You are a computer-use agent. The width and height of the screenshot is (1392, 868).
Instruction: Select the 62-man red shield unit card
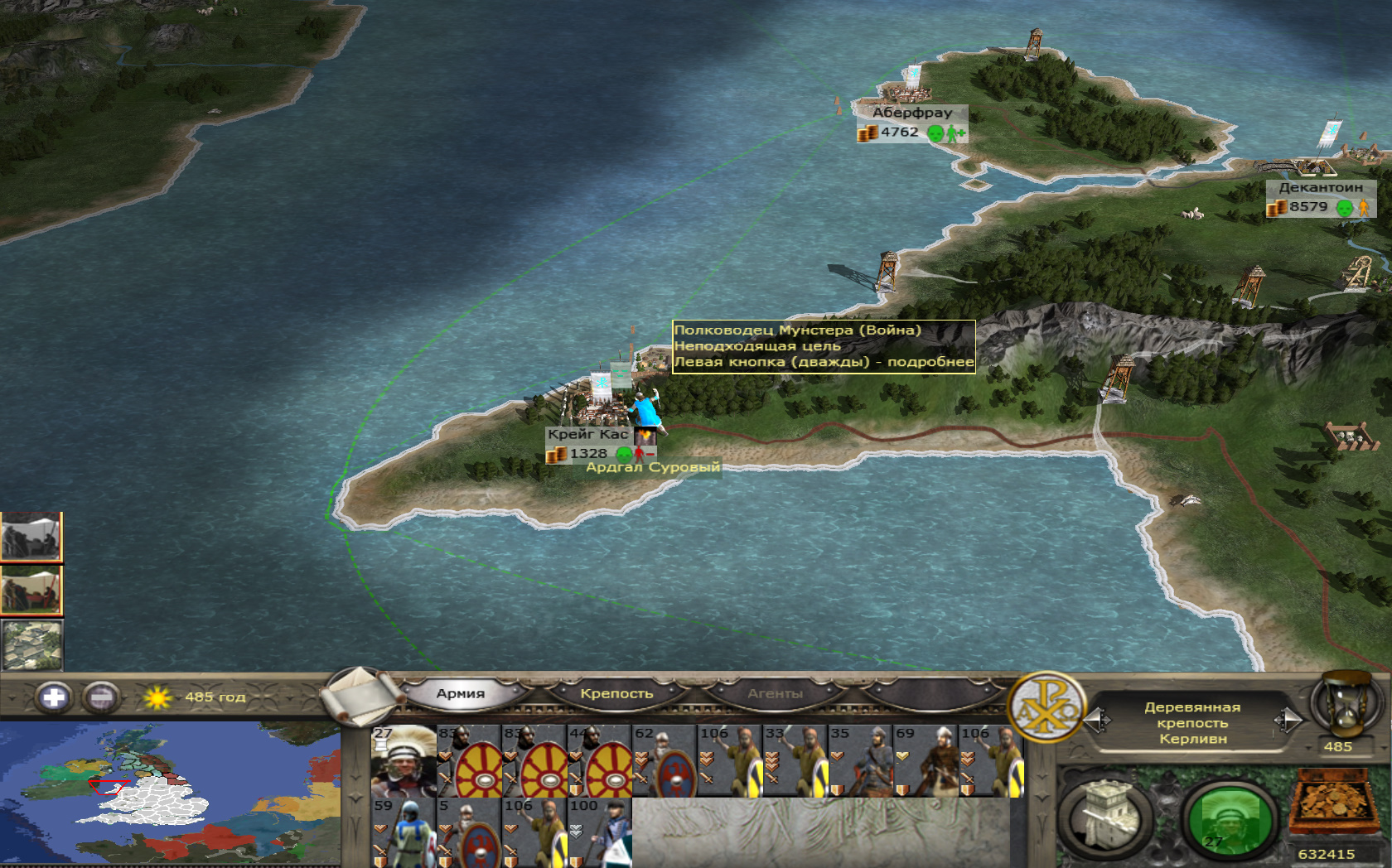pos(665,761)
